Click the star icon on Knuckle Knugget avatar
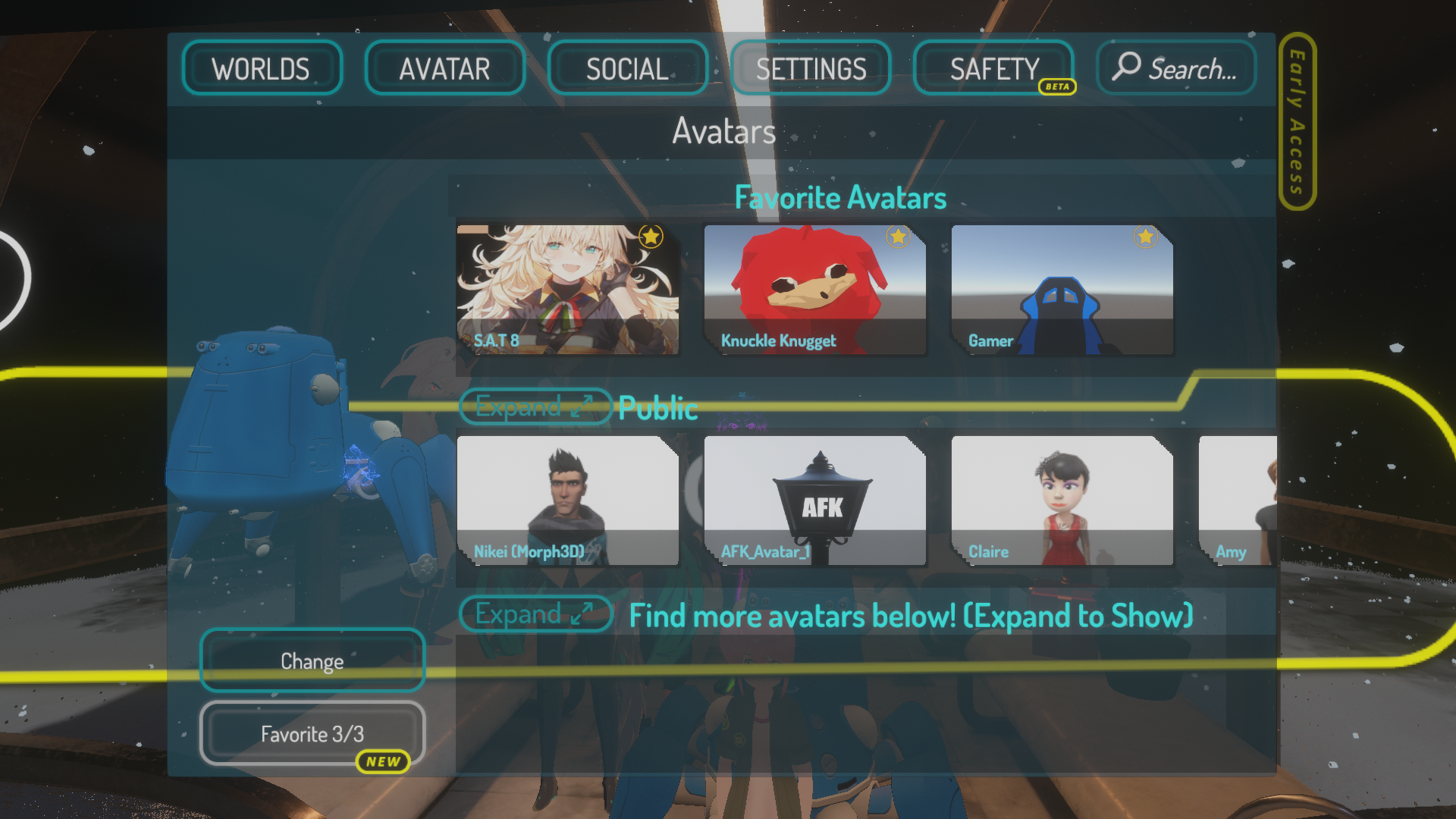1456x819 pixels. 899,237
